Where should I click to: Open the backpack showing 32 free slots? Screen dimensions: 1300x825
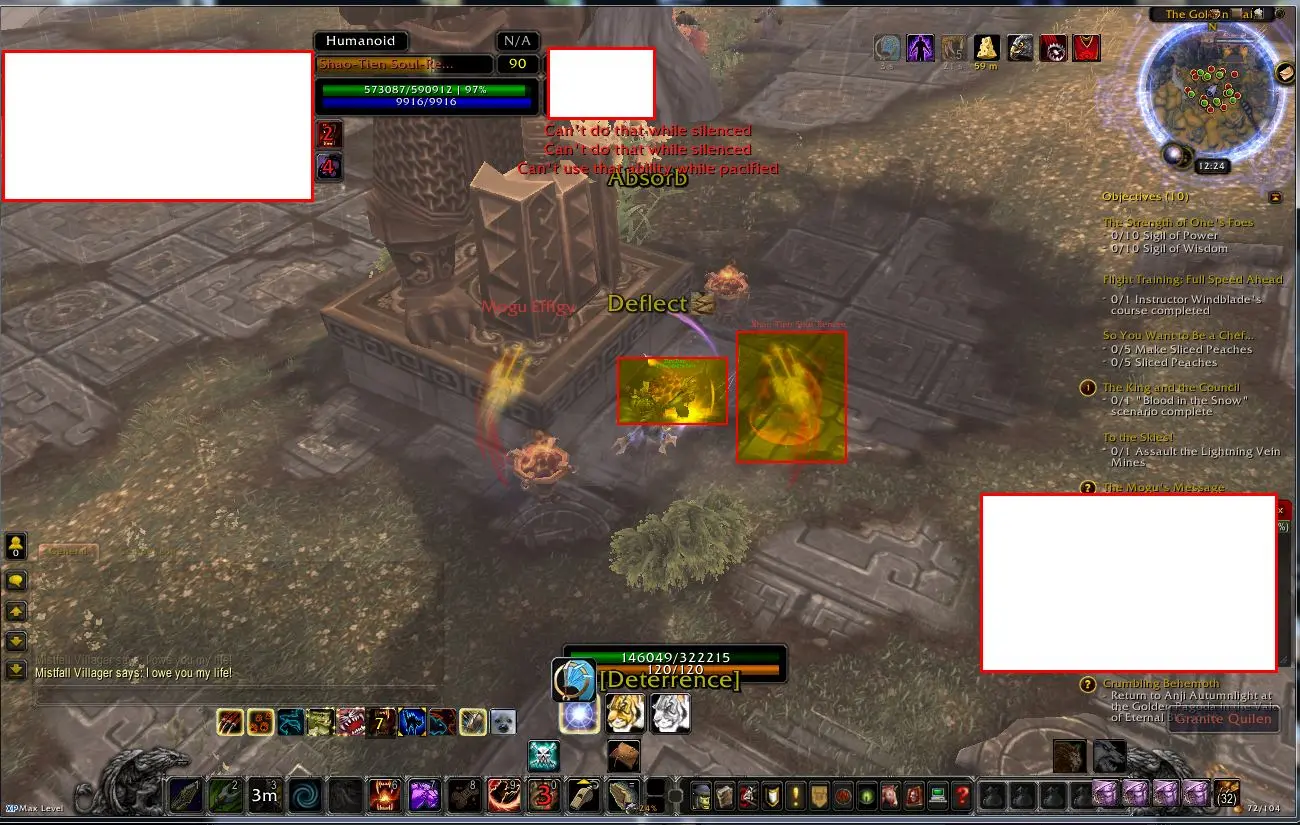coord(1226,794)
